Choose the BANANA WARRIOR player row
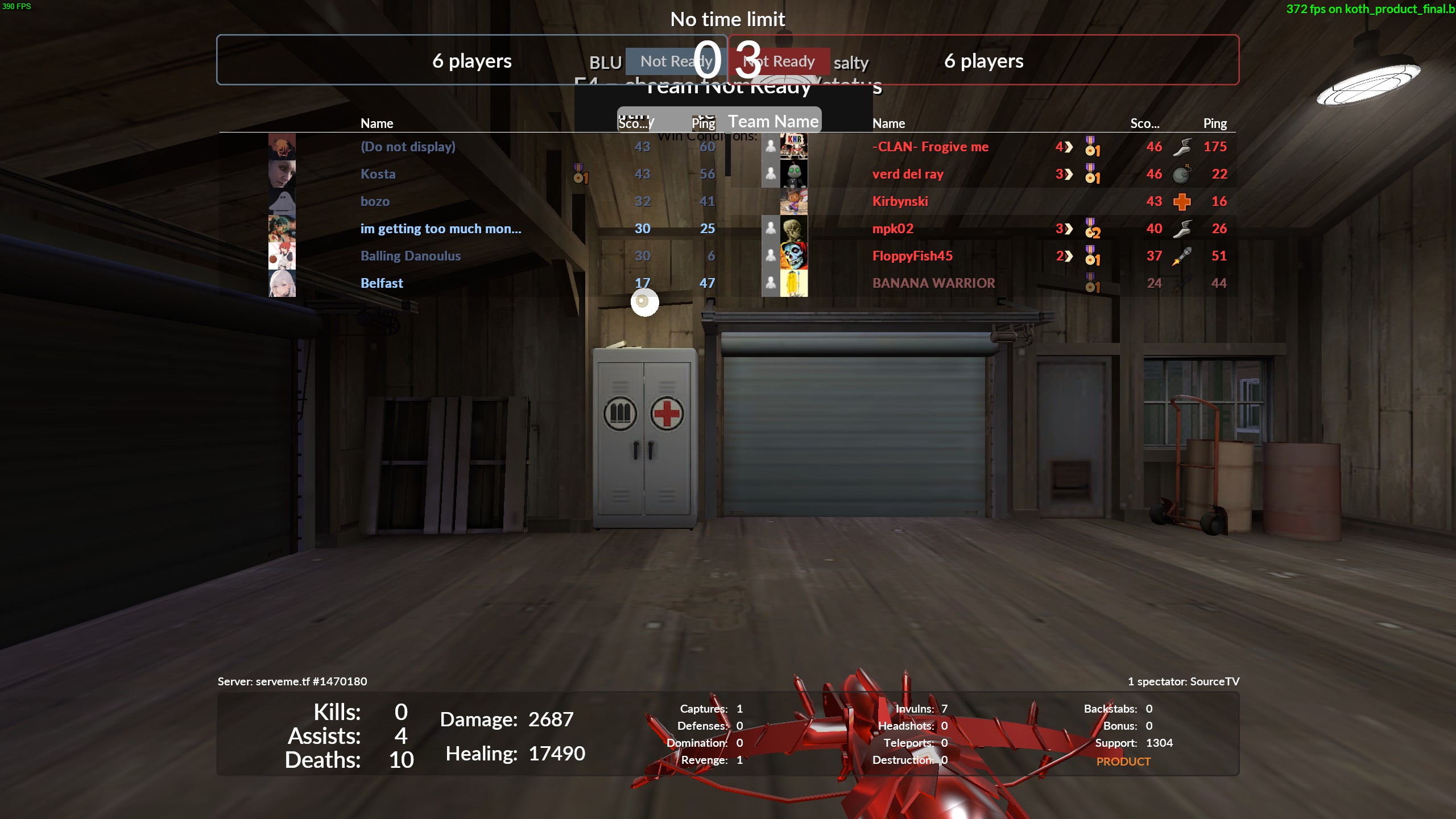This screenshot has height=819, width=1456. (933, 283)
